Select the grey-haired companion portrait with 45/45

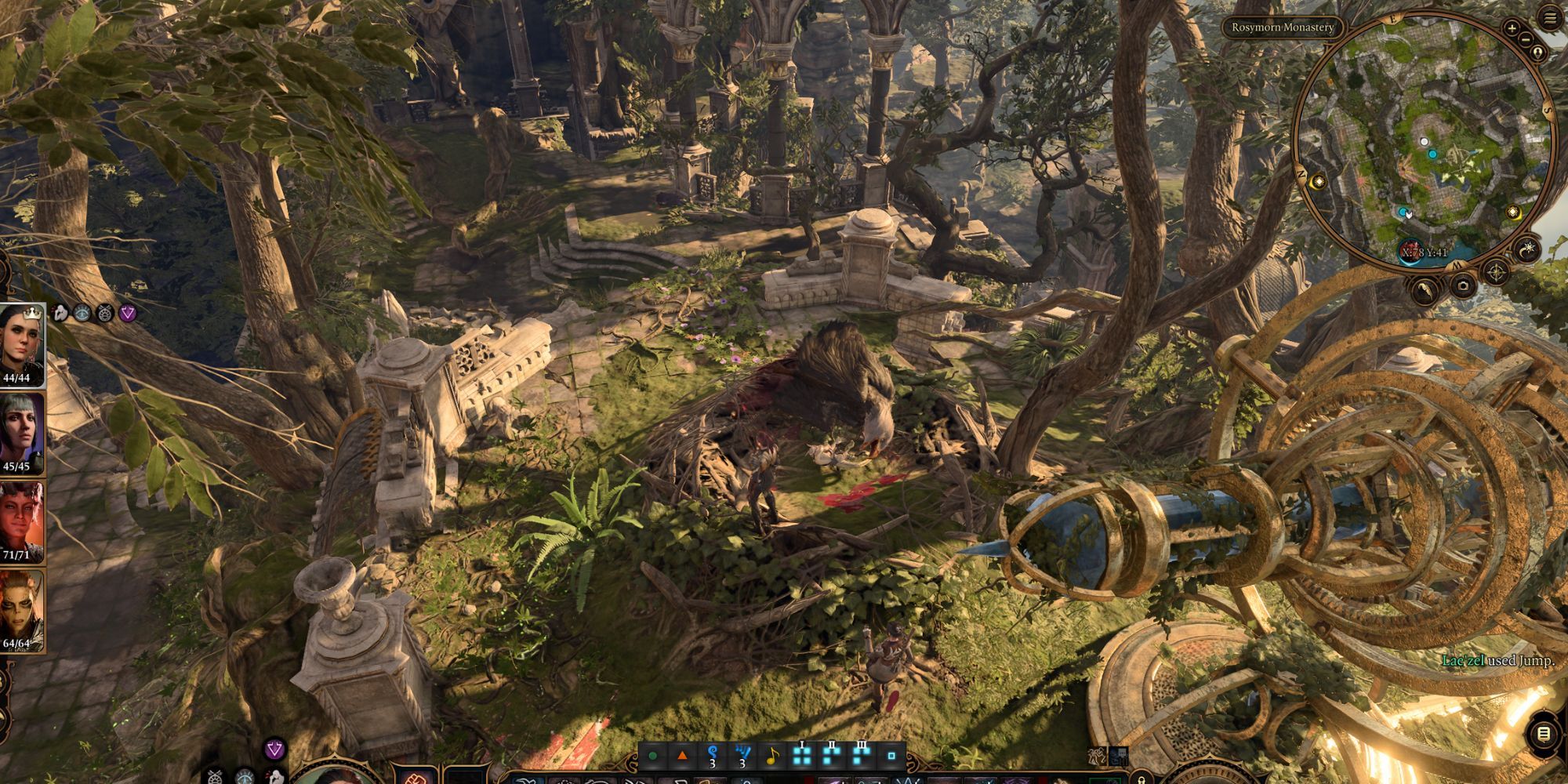tap(22, 433)
